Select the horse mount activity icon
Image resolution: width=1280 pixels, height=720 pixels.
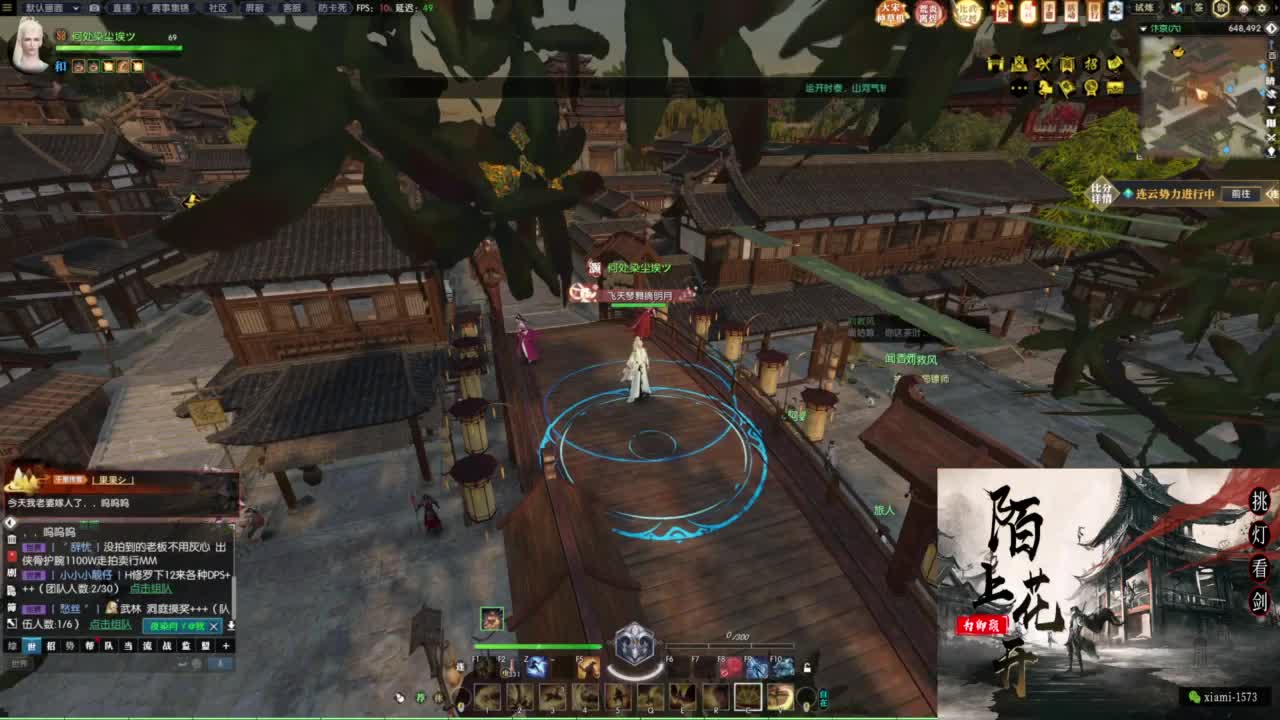pos(1046,88)
